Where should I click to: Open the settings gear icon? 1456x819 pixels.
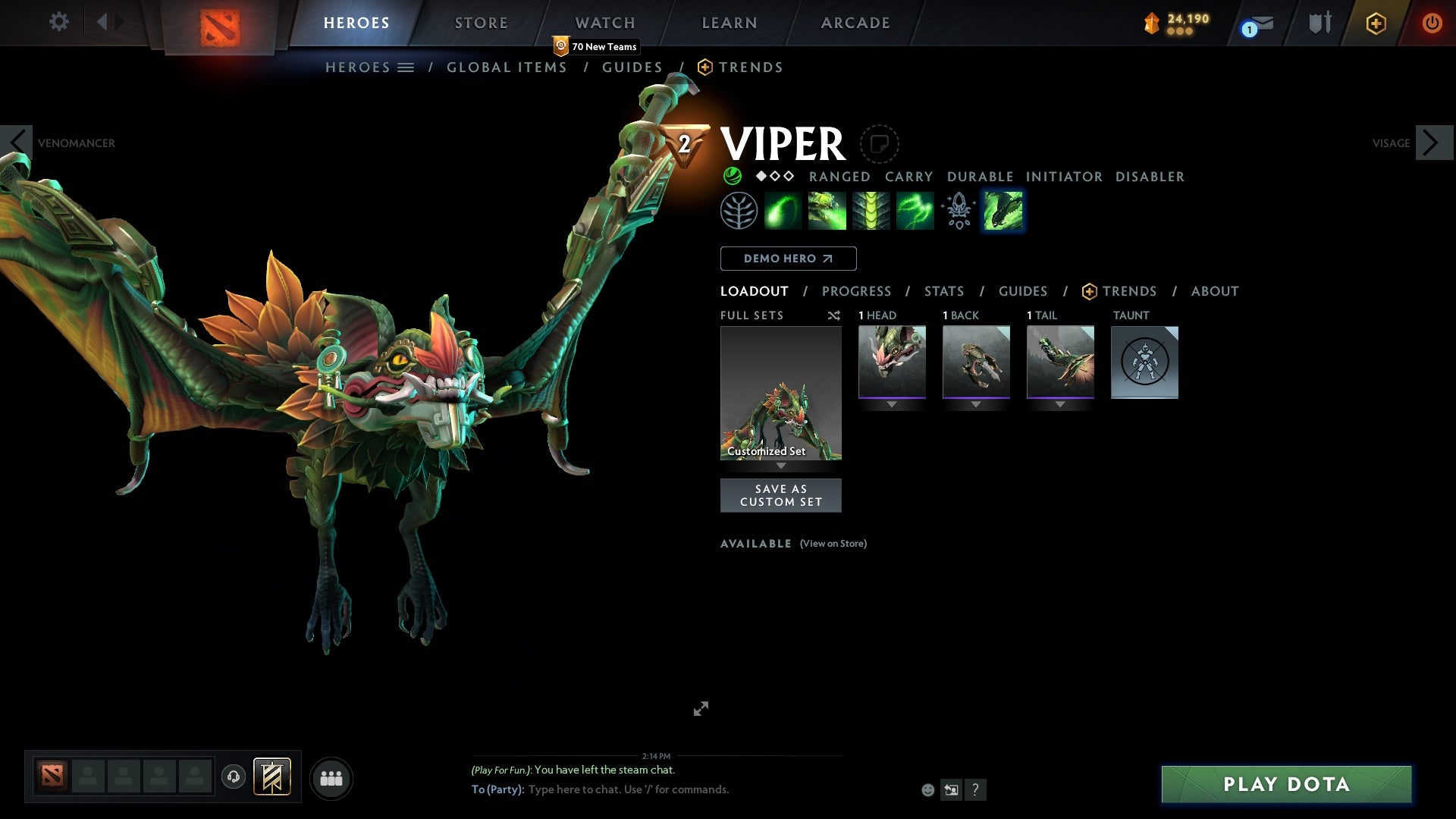coord(58,22)
